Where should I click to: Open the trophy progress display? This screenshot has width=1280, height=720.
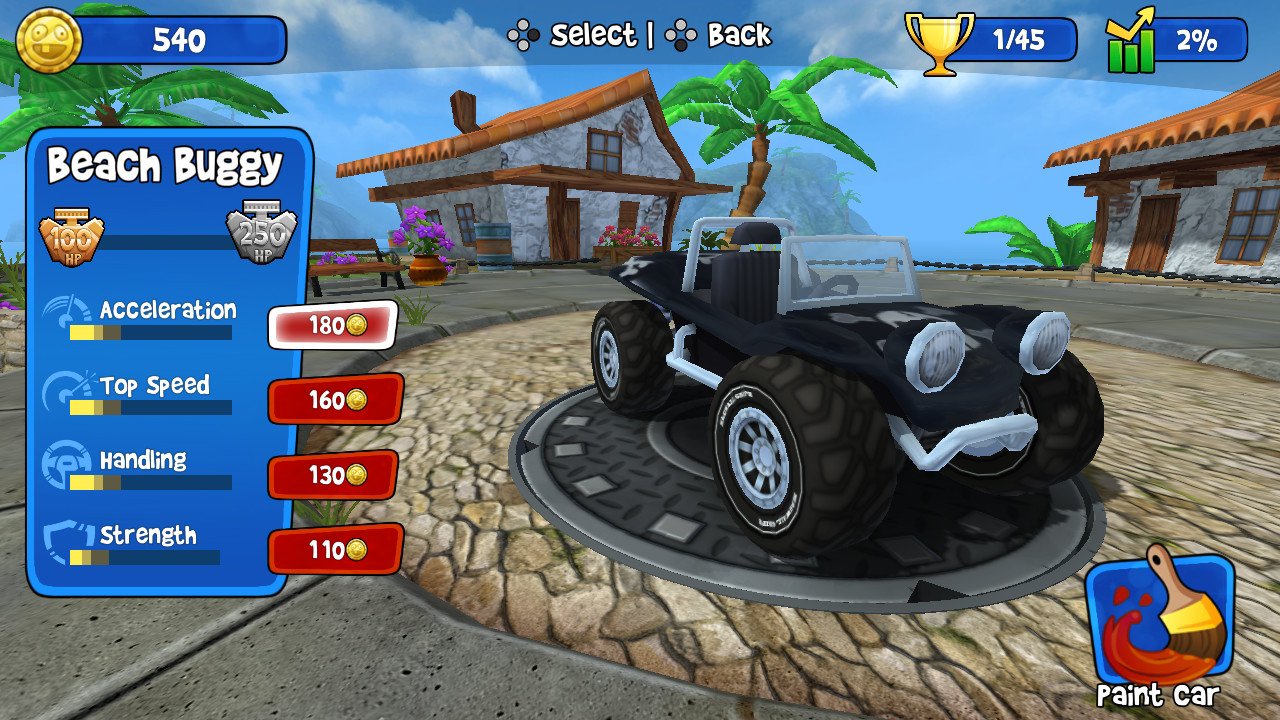[x=939, y=40]
